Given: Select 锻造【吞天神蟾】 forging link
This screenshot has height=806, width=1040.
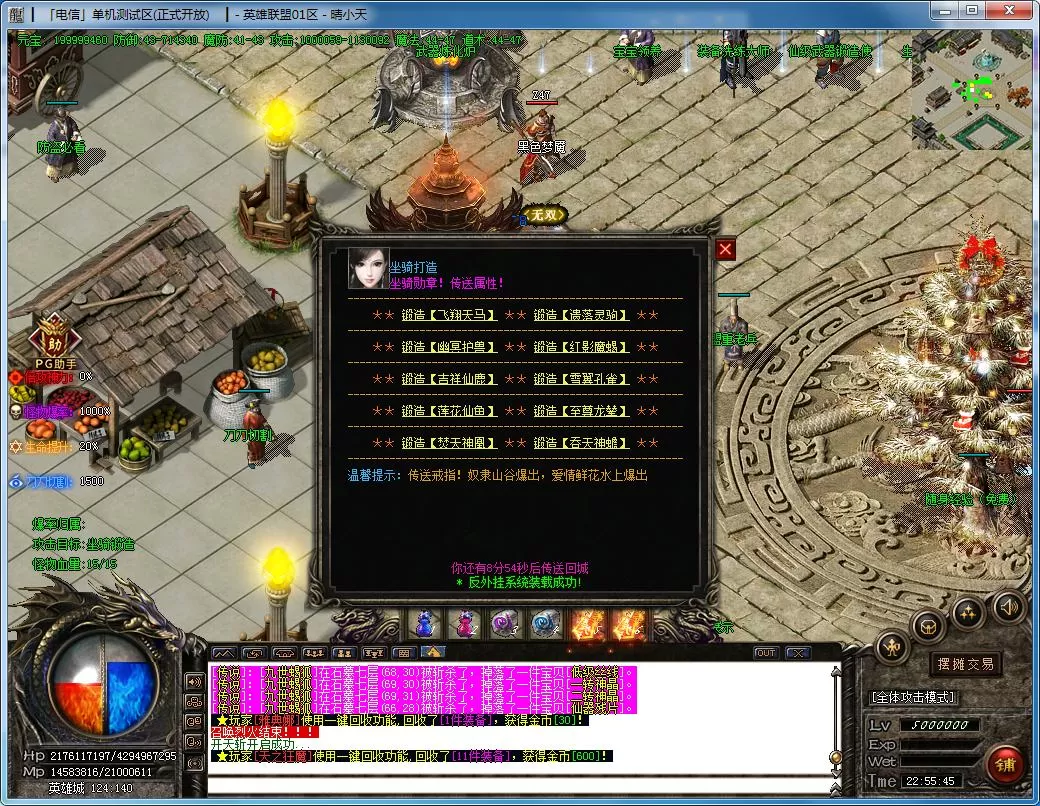Looking at the screenshot, I should click(x=581, y=443).
